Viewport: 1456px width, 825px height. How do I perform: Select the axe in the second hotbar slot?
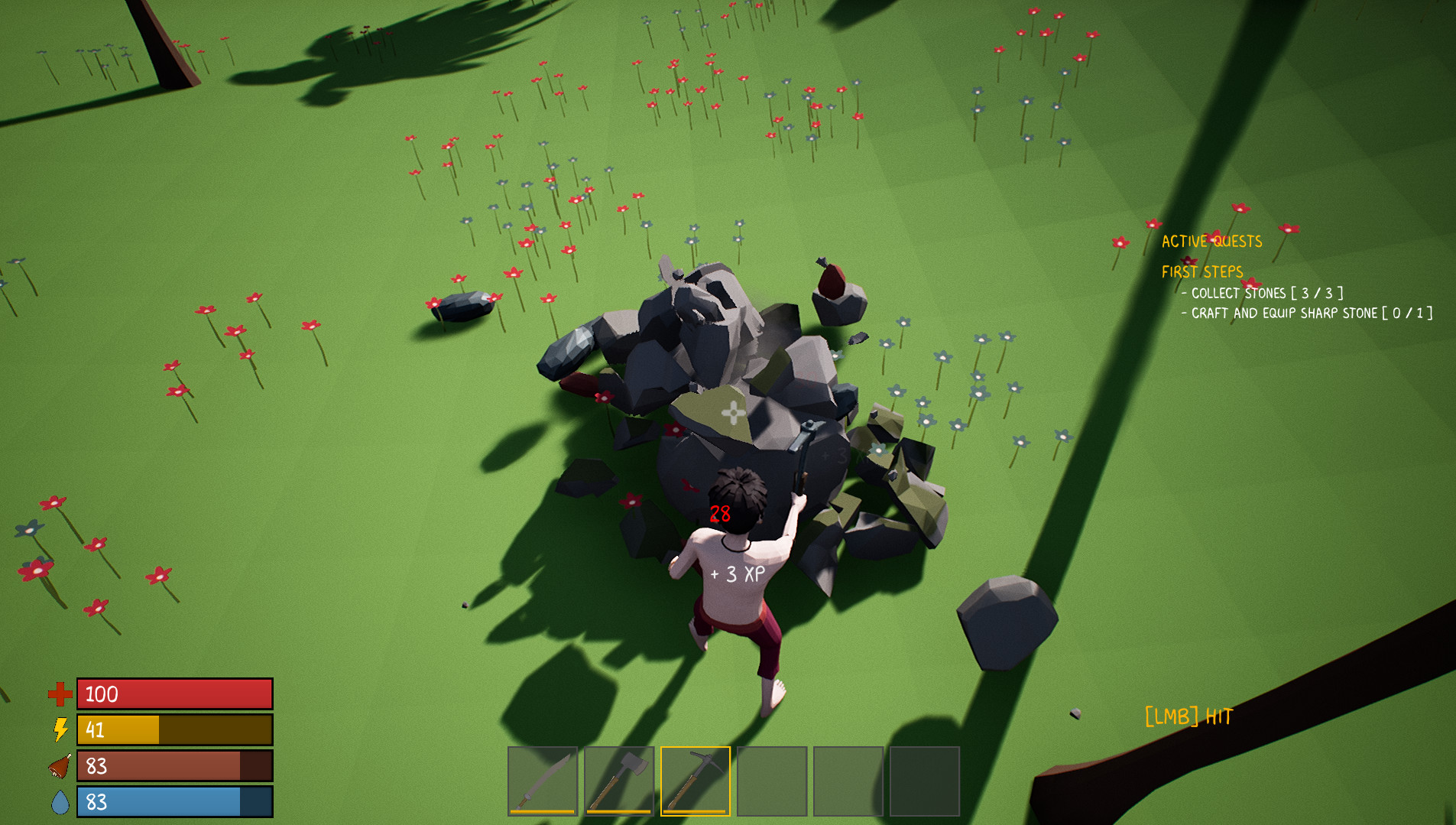pos(620,782)
